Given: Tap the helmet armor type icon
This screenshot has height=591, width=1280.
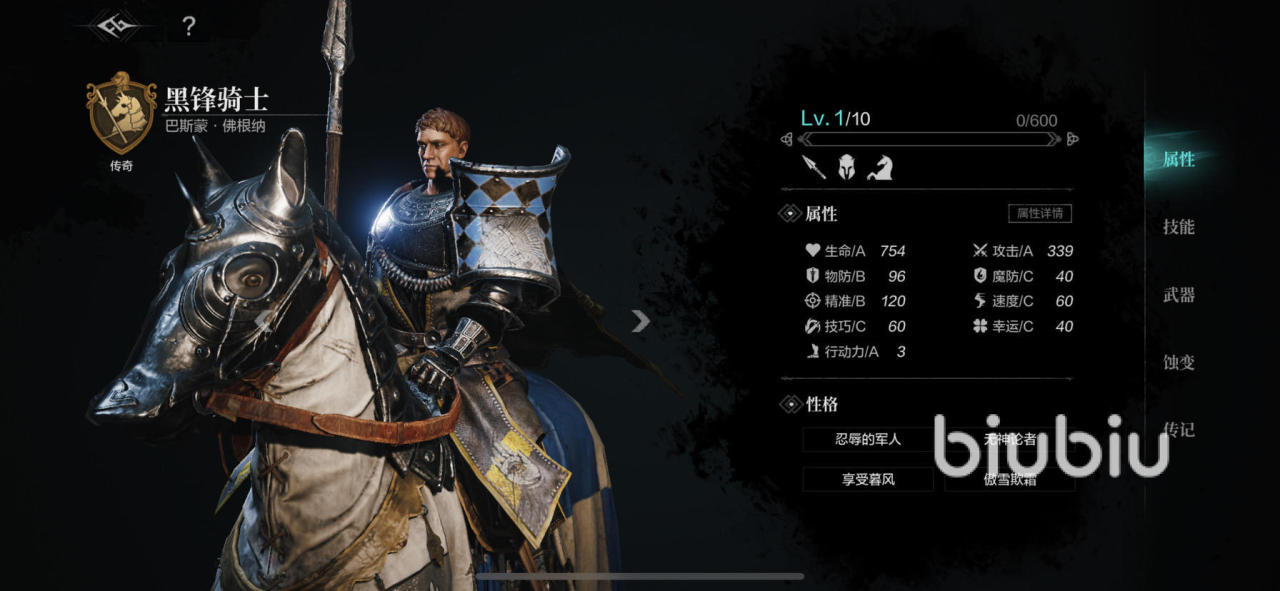Looking at the screenshot, I should [x=847, y=167].
